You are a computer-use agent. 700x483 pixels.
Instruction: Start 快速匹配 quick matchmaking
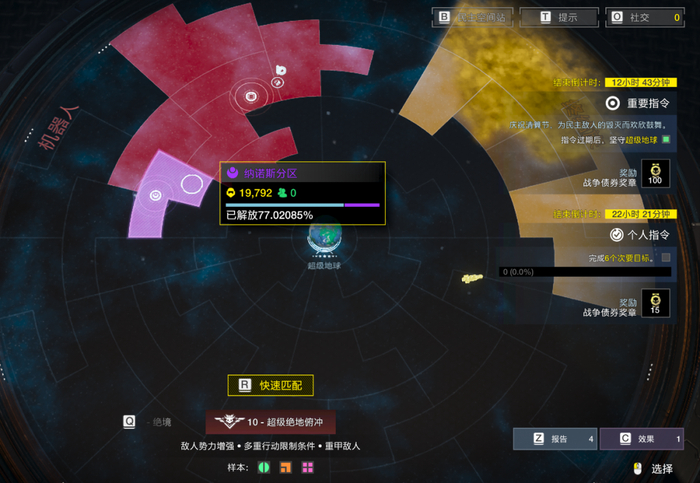coord(270,385)
